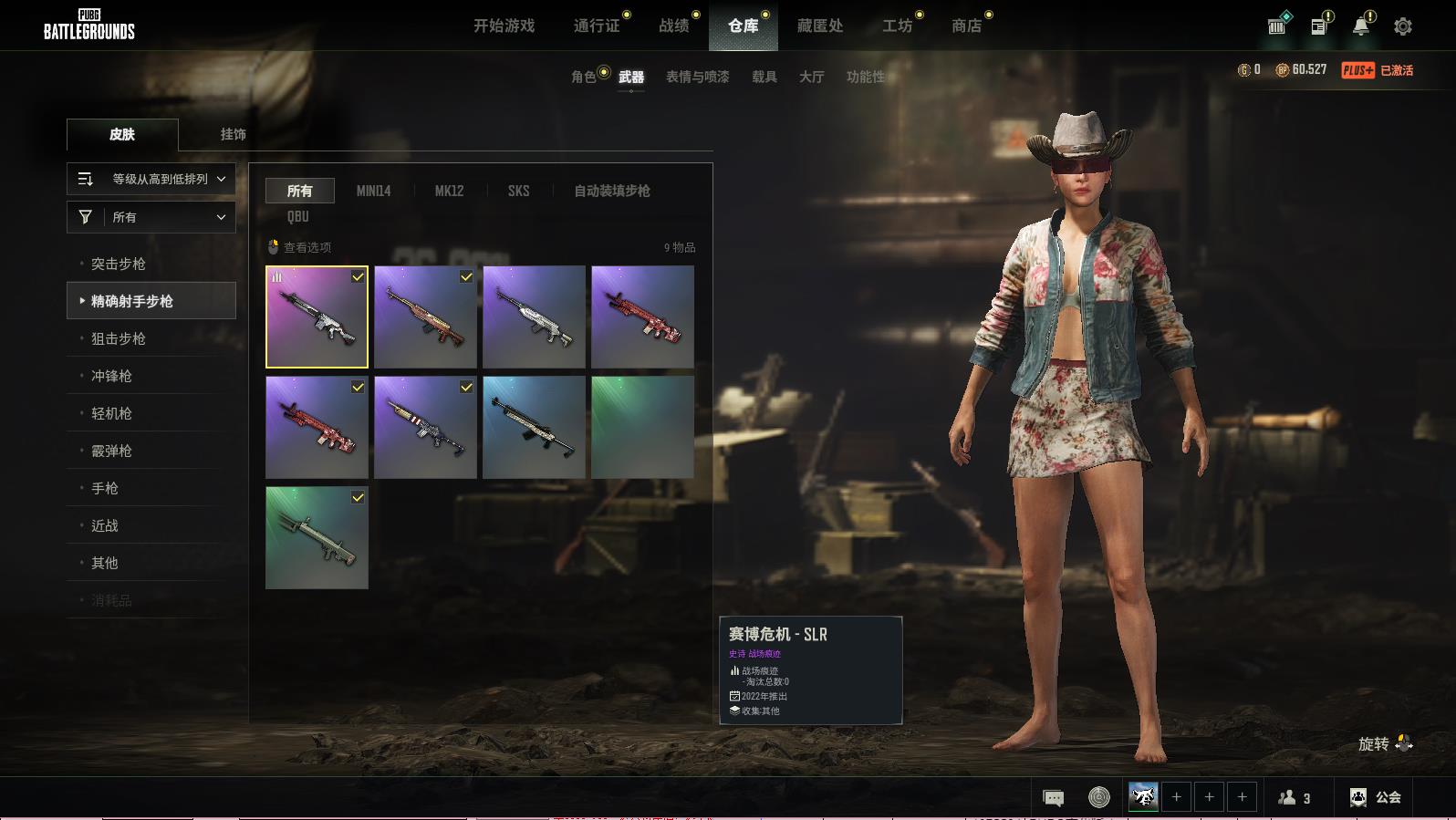Screen dimensions: 1456x820
Task: Open the 挂饰 charms tab
Action: point(233,134)
